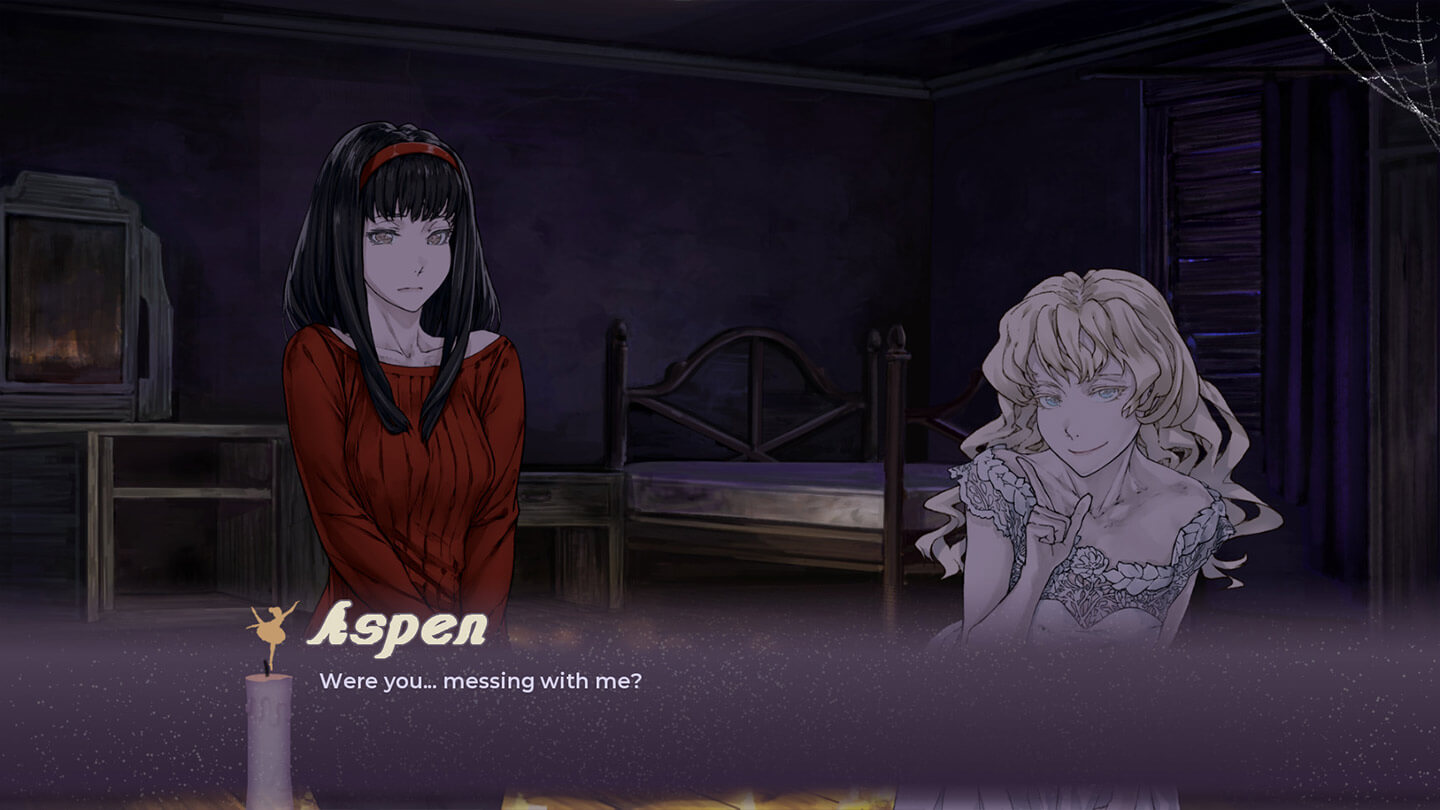Advance the dialogue 'Were you... messing with me?'
The image size is (1440, 810).
(483, 682)
